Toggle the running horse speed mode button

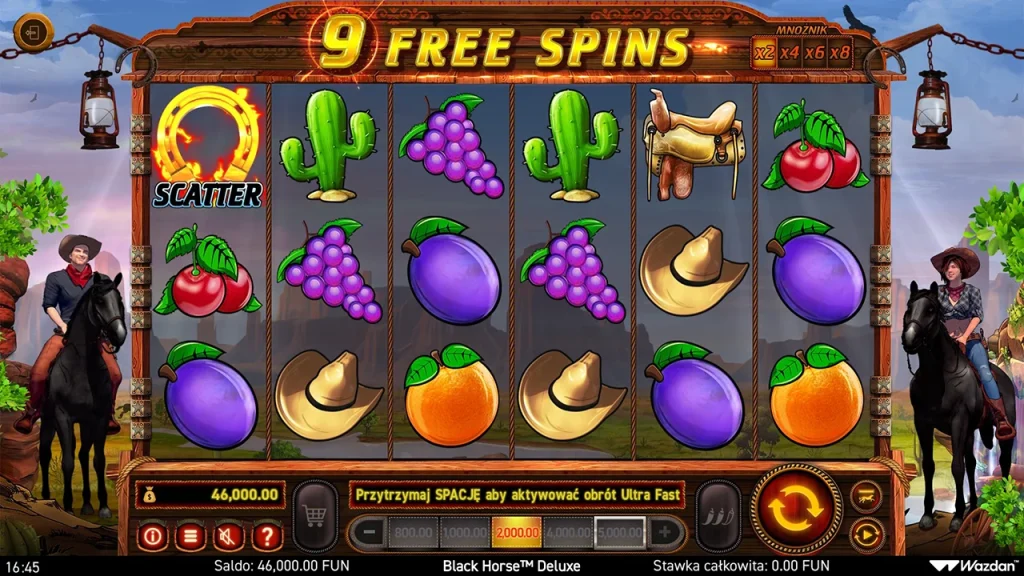pos(866,495)
